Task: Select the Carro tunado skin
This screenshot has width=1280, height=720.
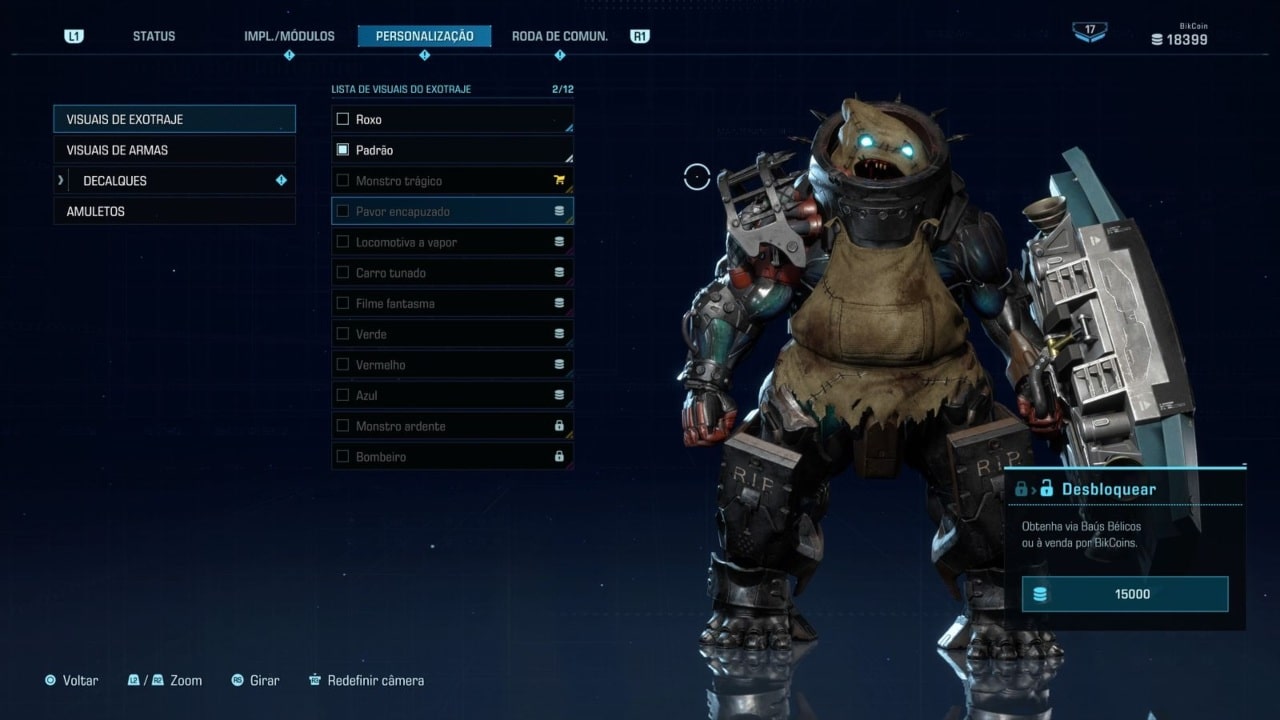Action: 452,273
